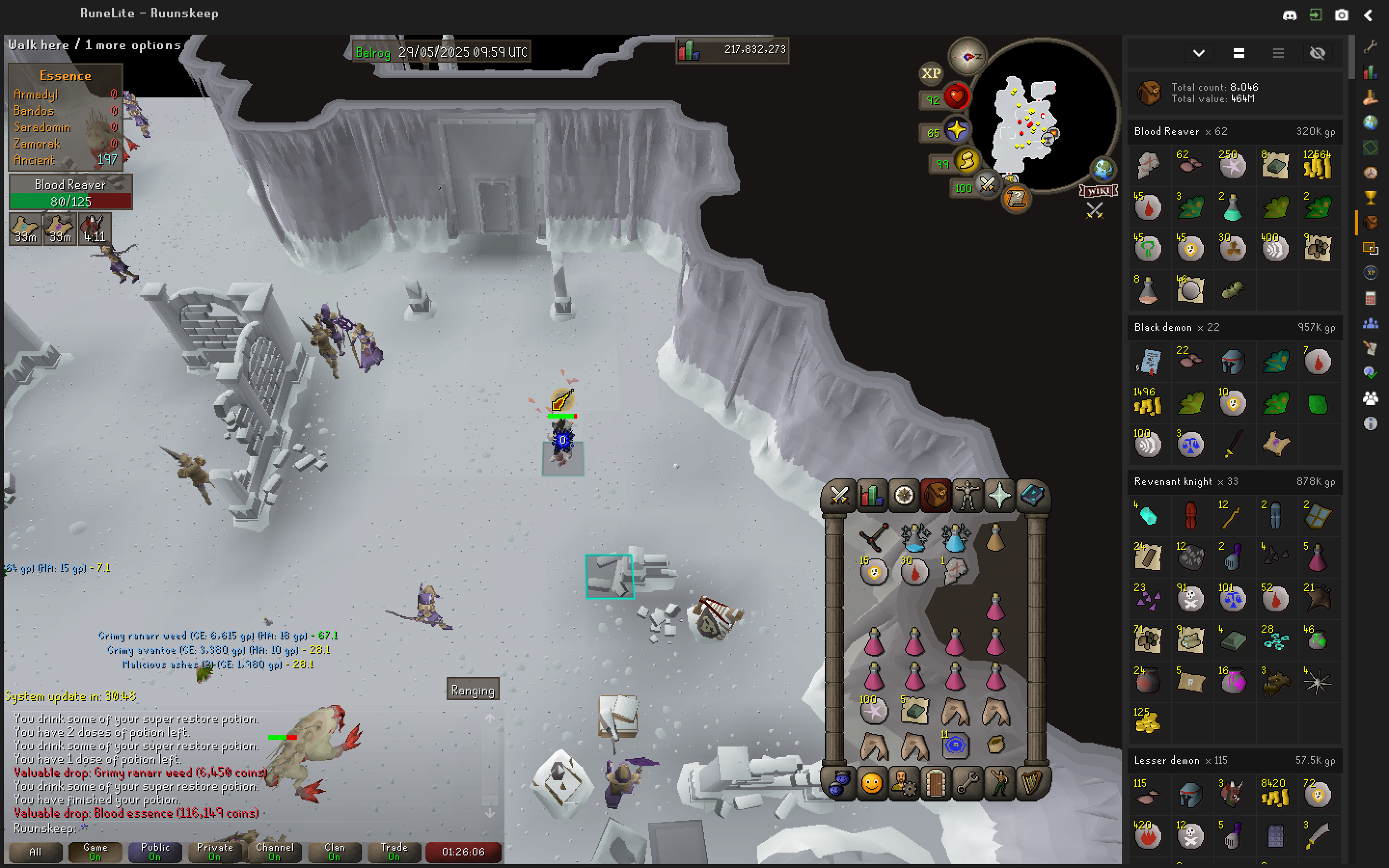Open the logout door tab
The height and width of the screenshot is (868, 1389).
[935, 783]
